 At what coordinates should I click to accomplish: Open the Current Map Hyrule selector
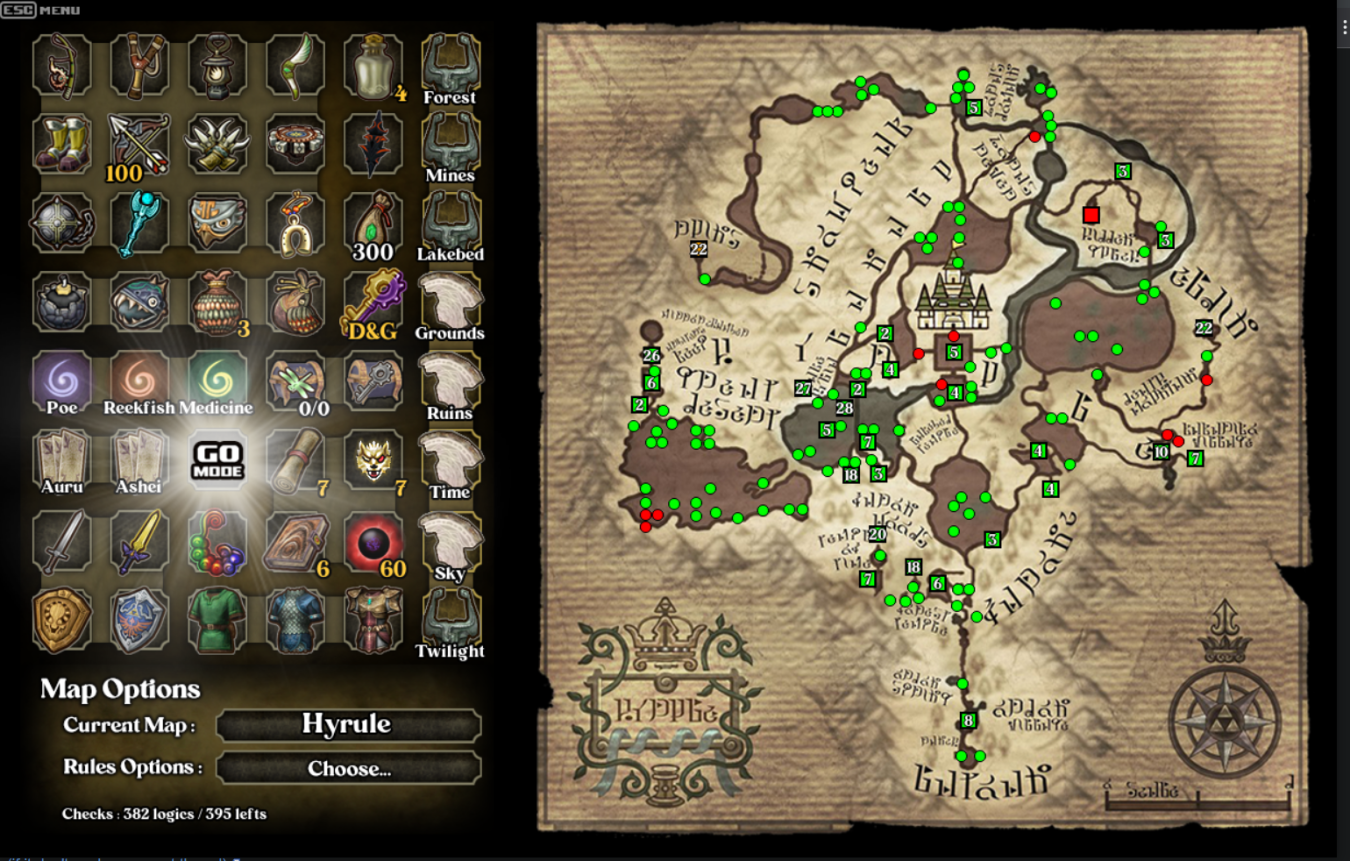tap(347, 723)
